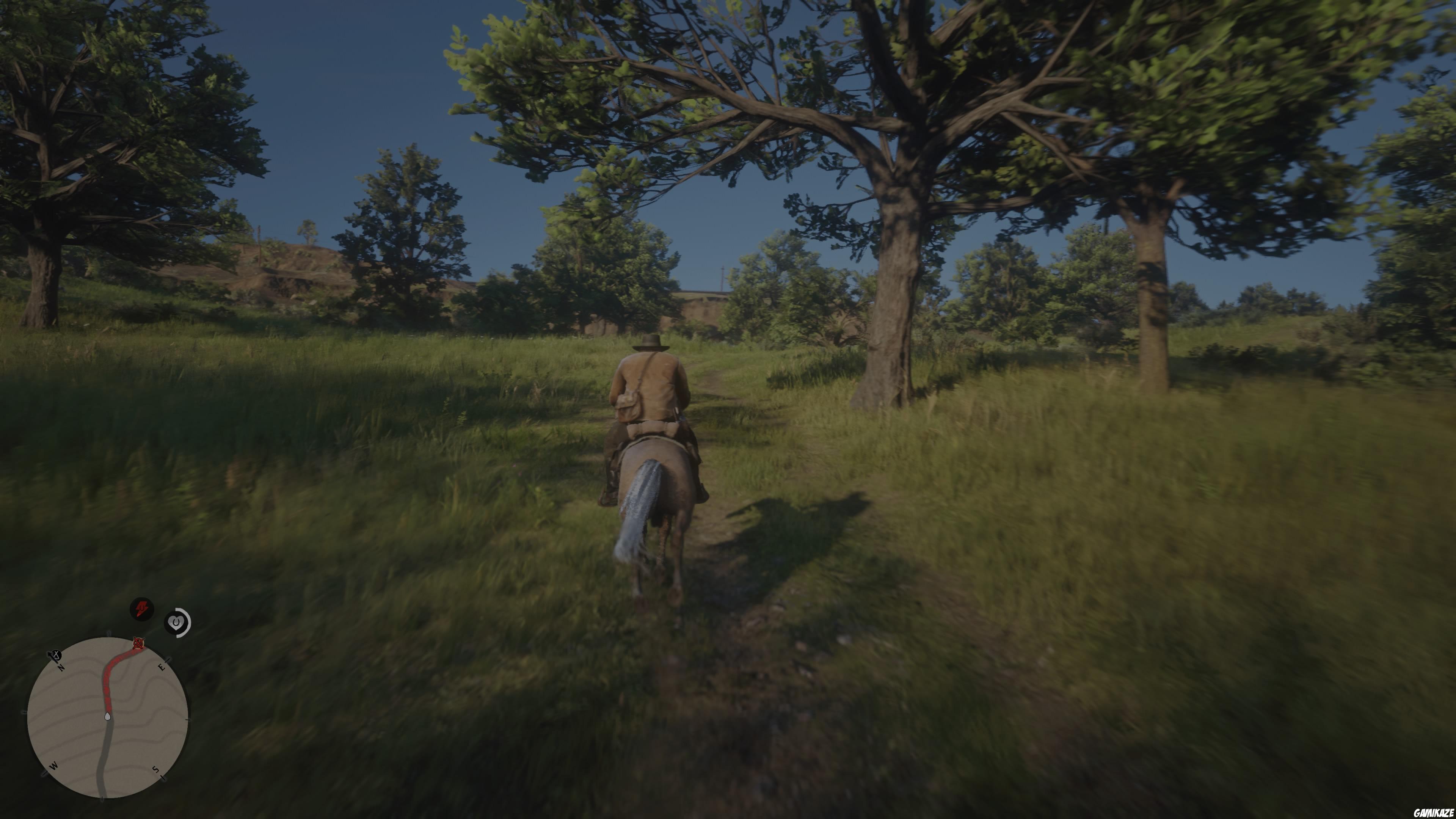Viewport: 1456px width, 819px height.
Task: Select the N compass direction label
Action: click(61, 668)
